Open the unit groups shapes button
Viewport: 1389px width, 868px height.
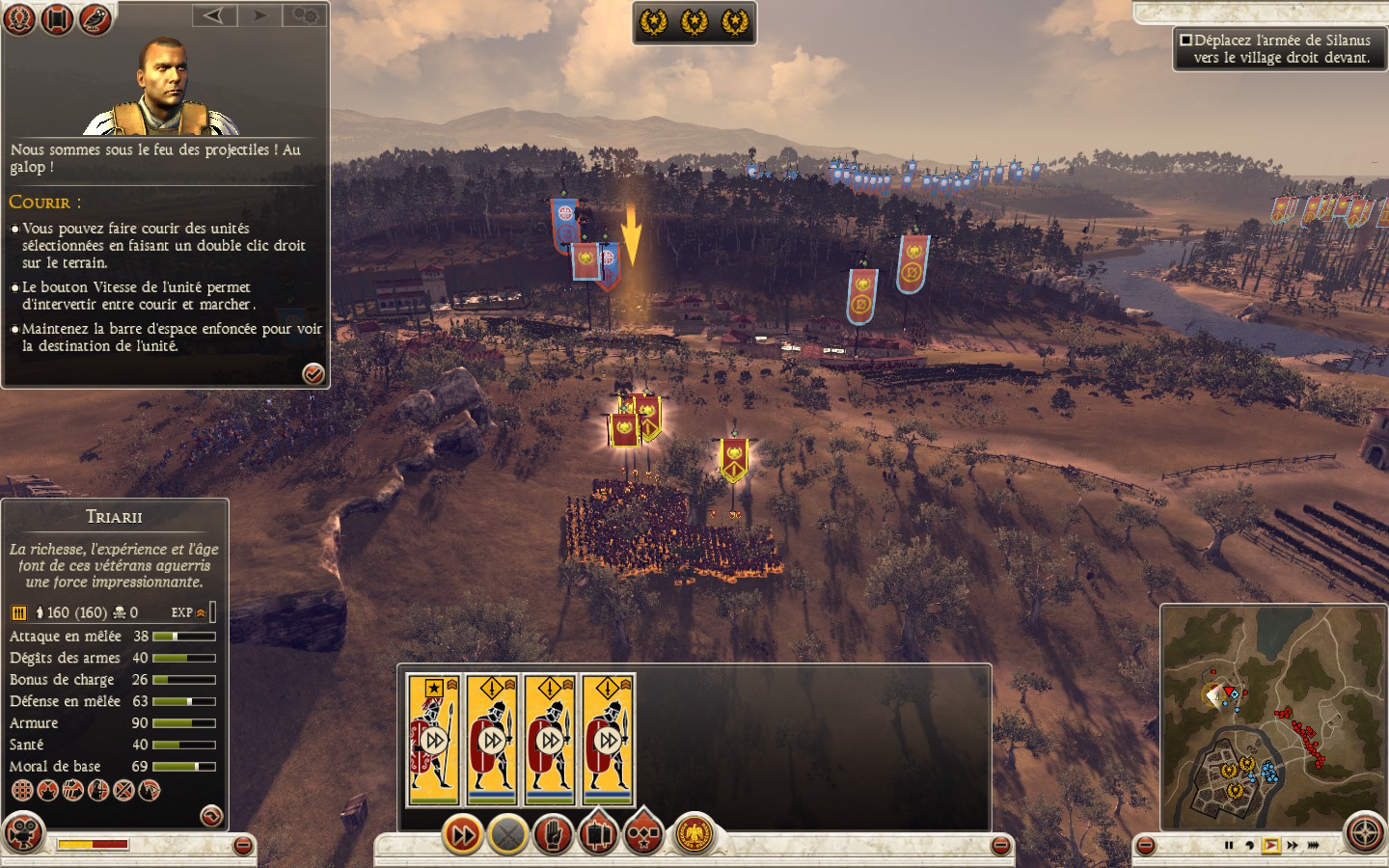643,834
